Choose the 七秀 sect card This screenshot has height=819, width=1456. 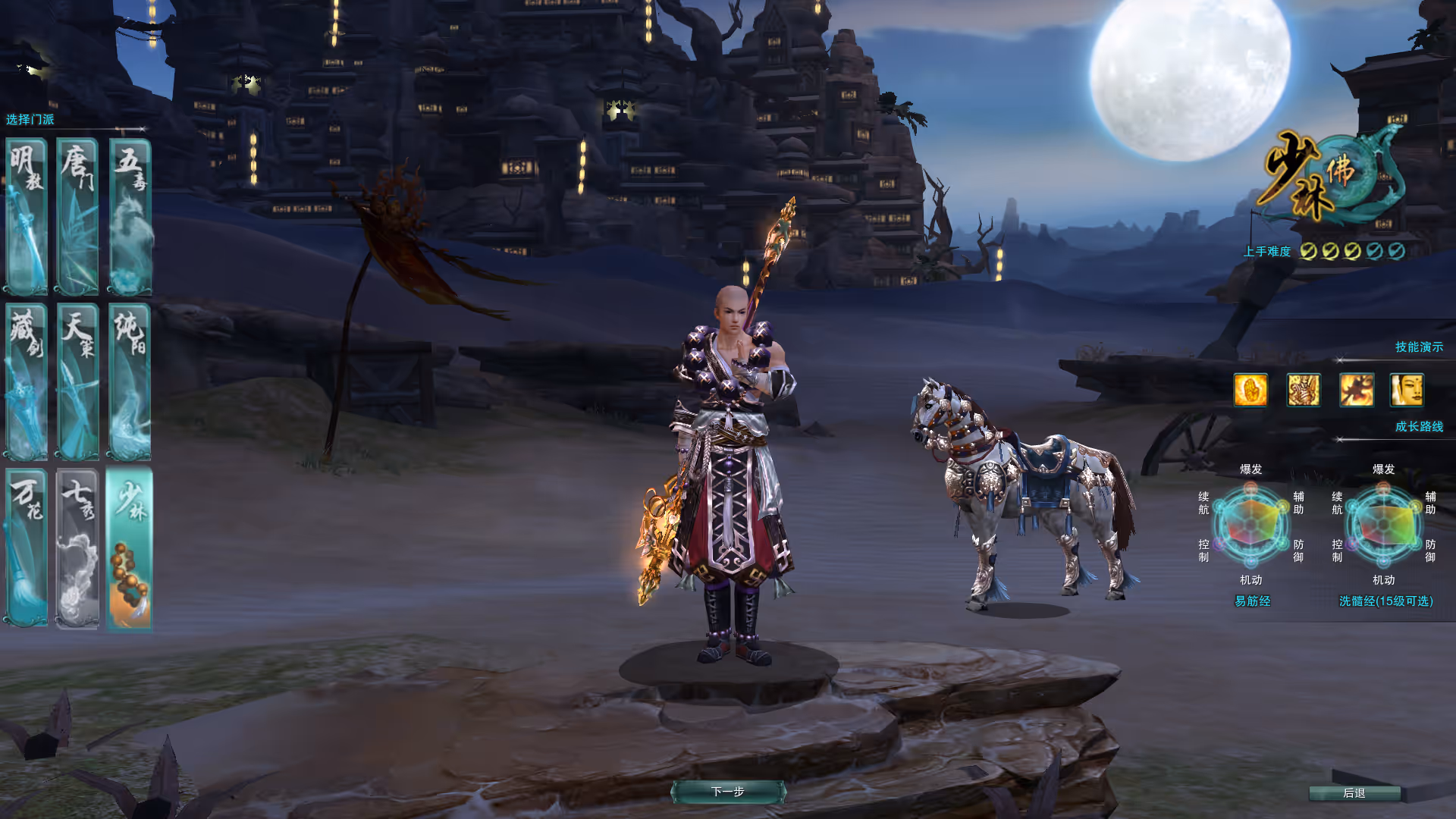coord(77,548)
